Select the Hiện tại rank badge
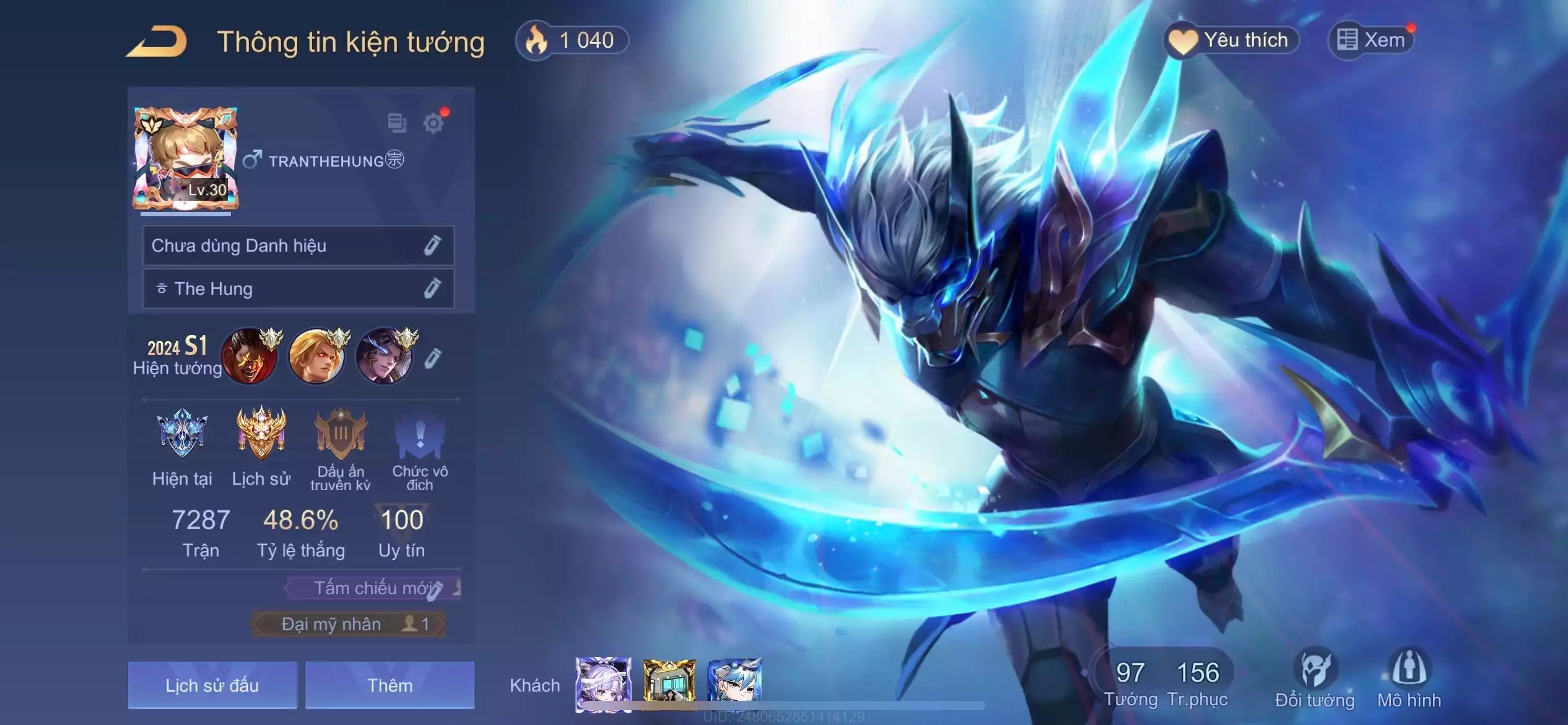Image resolution: width=1568 pixels, height=725 pixels. pos(182,434)
